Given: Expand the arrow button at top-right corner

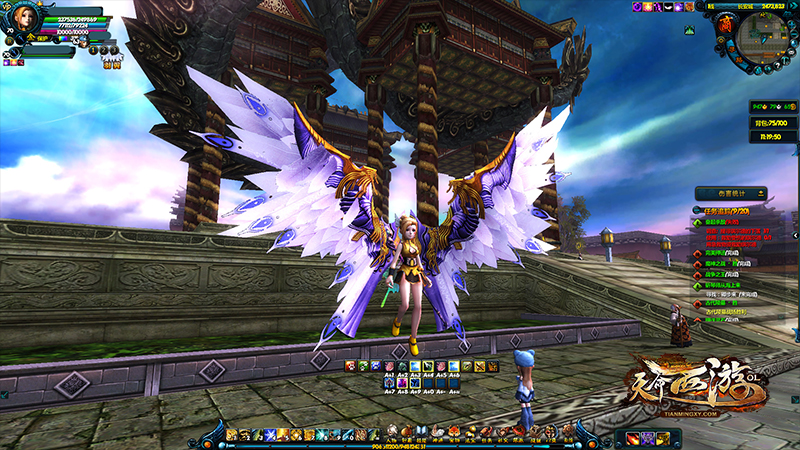Looking at the screenshot, I should pyautogui.click(x=793, y=5).
